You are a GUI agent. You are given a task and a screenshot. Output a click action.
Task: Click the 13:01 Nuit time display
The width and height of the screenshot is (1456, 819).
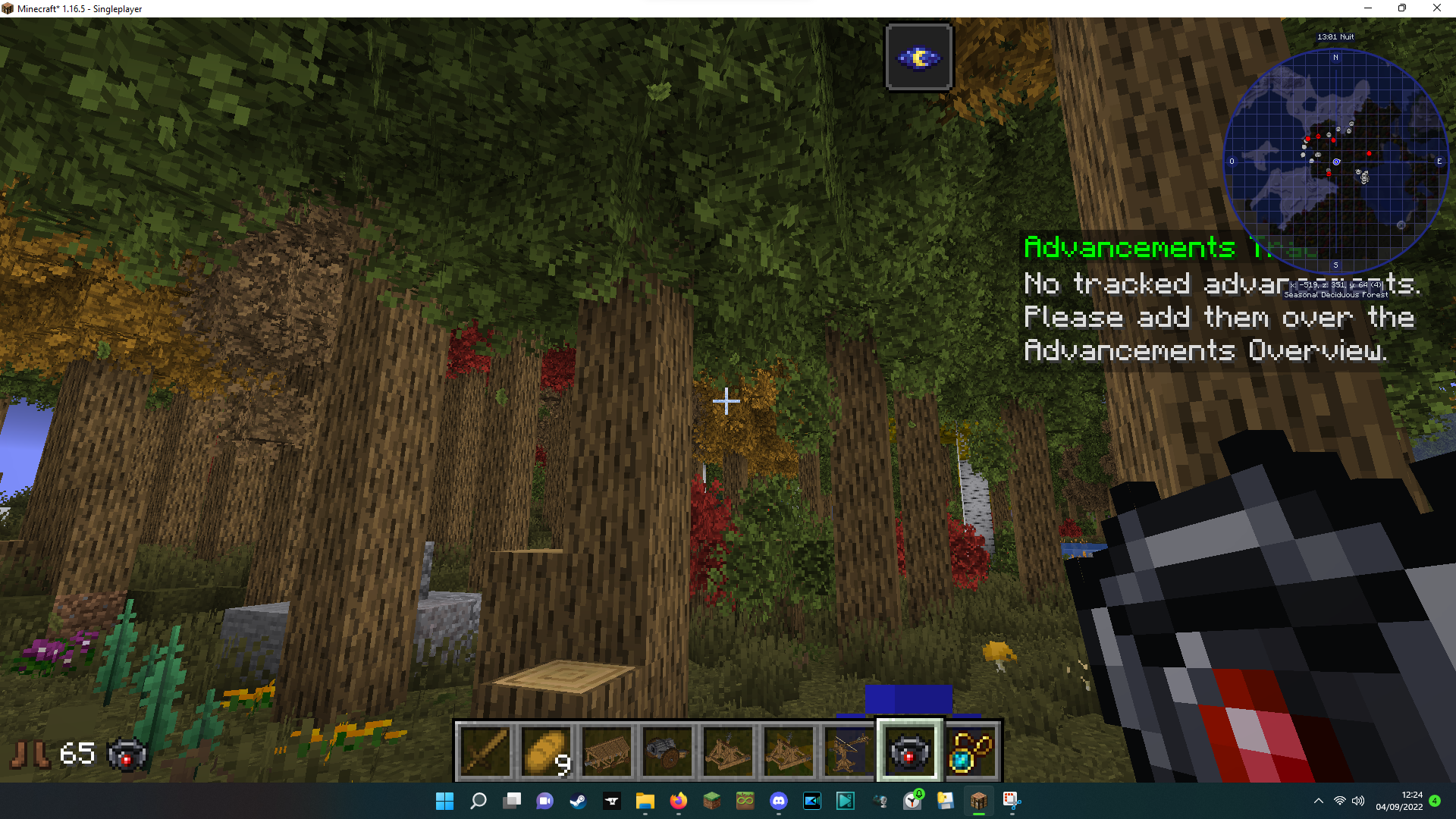pos(1337,36)
